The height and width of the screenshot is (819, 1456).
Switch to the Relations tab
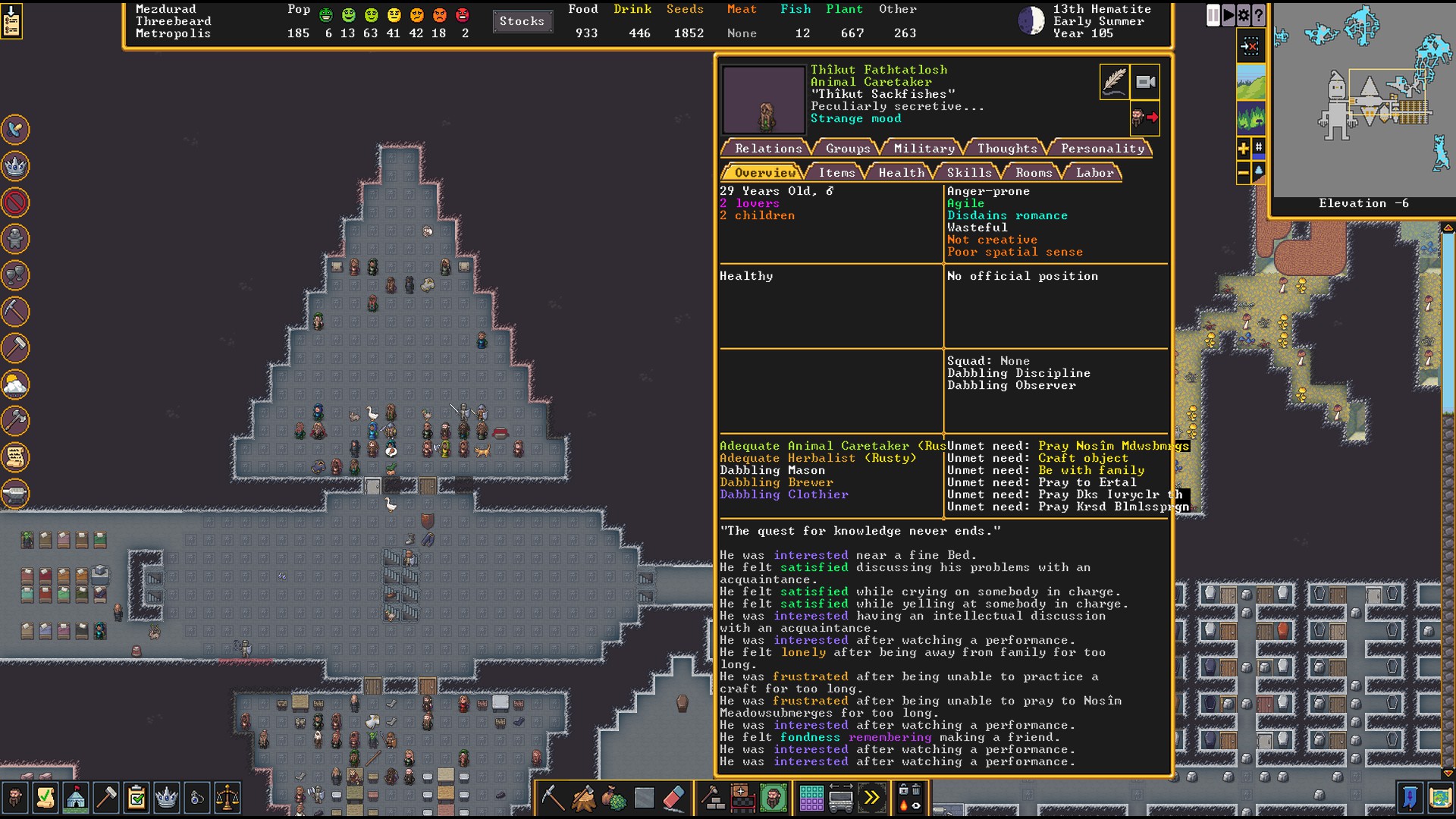pyautogui.click(x=767, y=149)
